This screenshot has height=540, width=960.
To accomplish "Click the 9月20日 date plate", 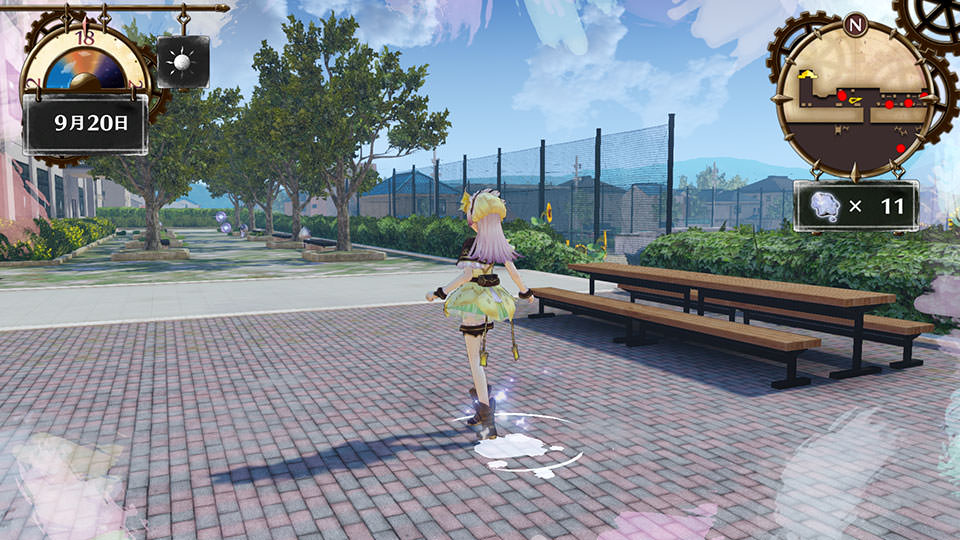I will 85,124.
